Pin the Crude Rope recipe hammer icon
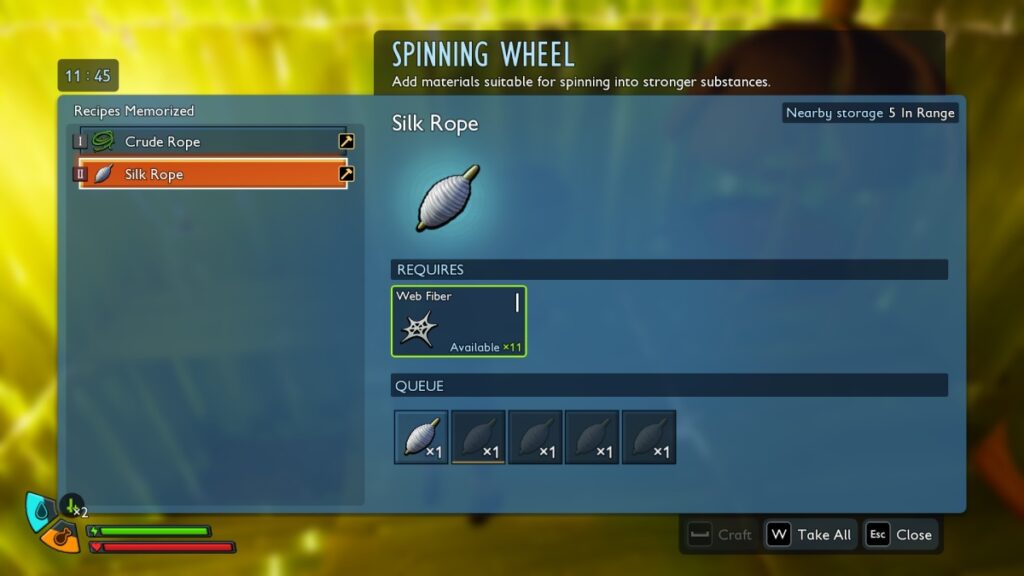This screenshot has height=576, width=1024. coord(346,142)
